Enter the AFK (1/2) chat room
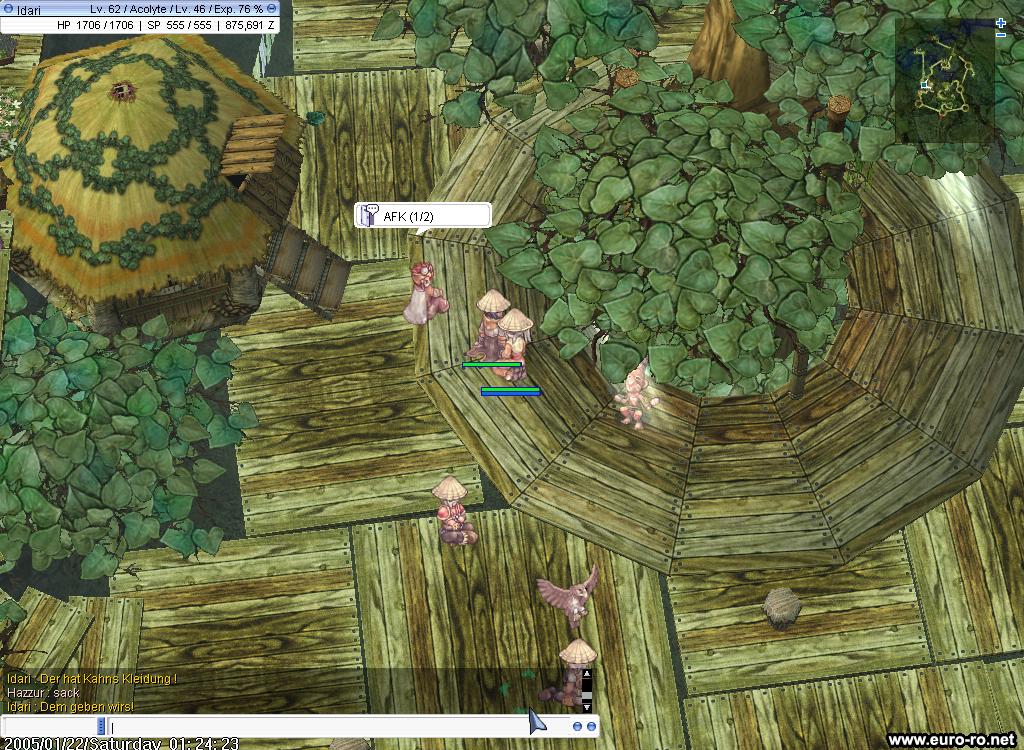This screenshot has width=1024, height=750. click(422, 216)
